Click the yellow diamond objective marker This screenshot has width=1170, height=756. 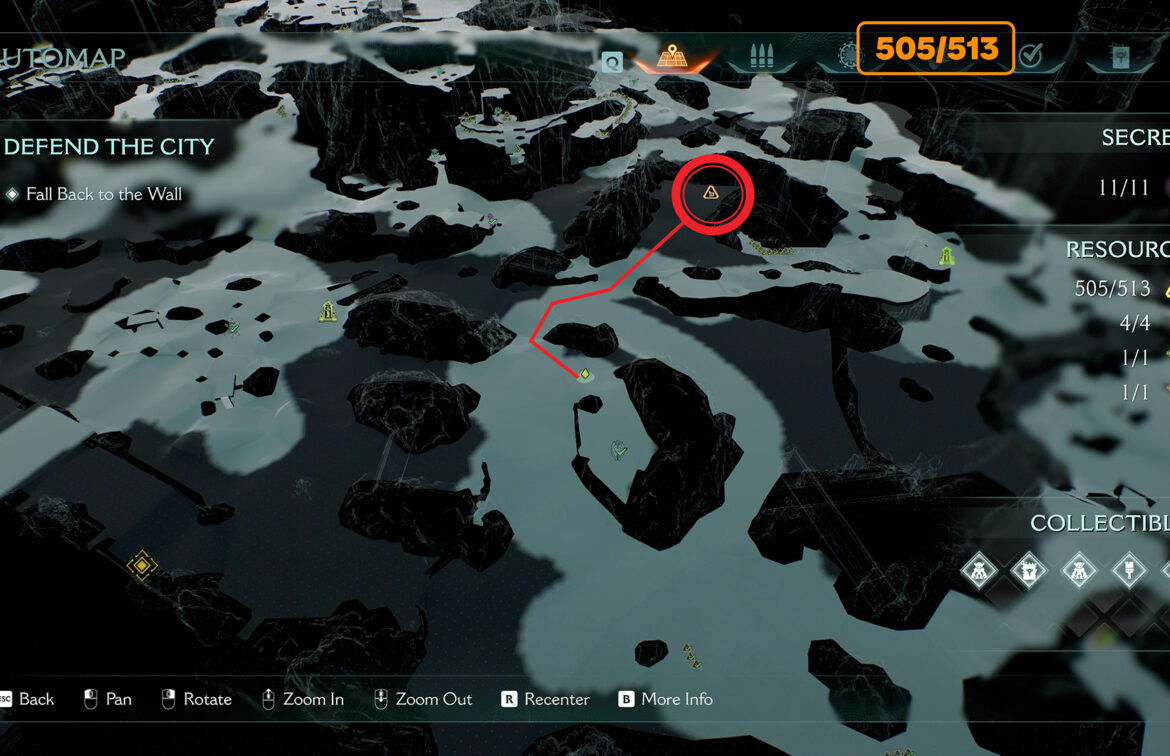pos(142,566)
